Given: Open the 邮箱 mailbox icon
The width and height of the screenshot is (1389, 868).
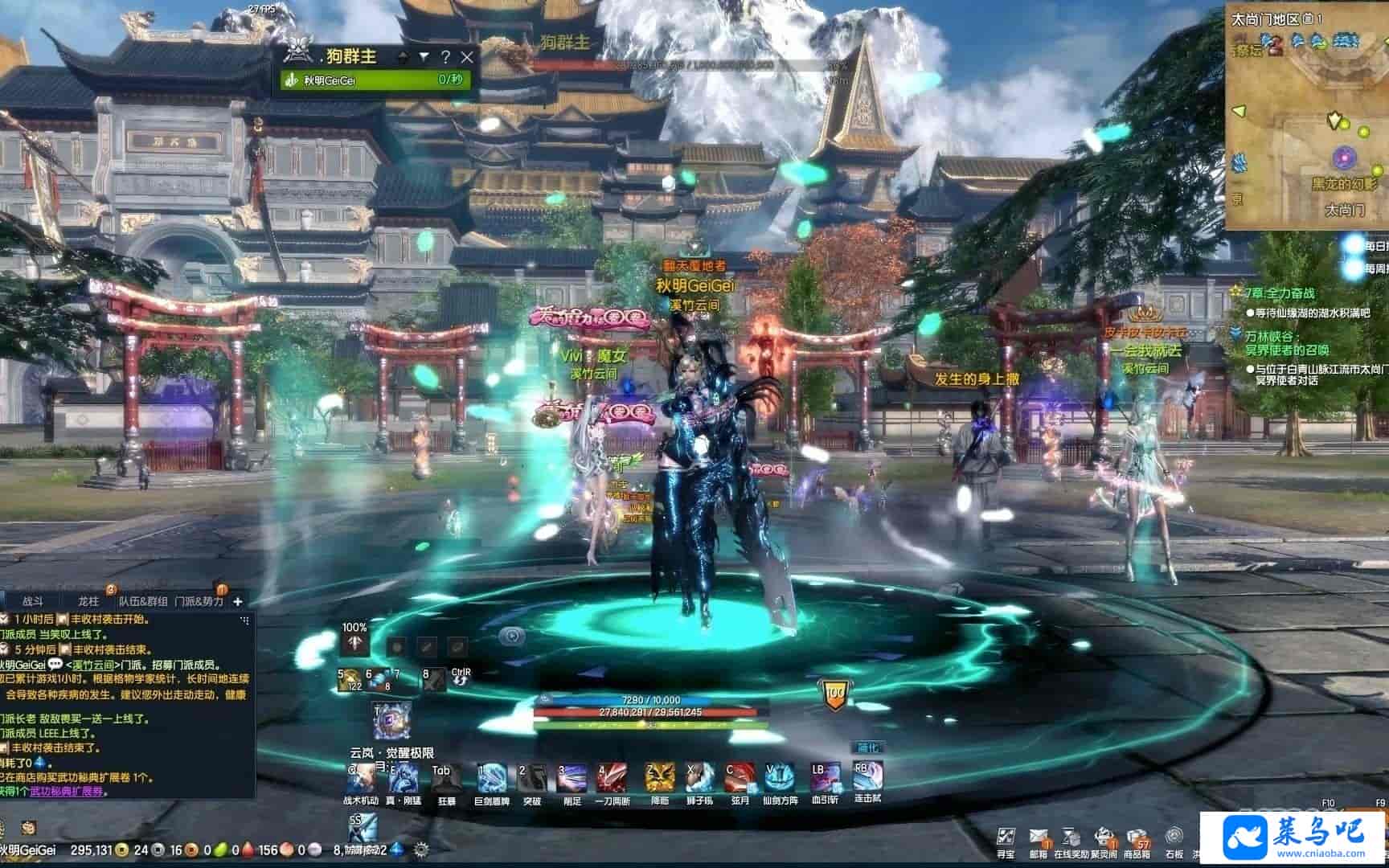Looking at the screenshot, I should coord(1039,837).
